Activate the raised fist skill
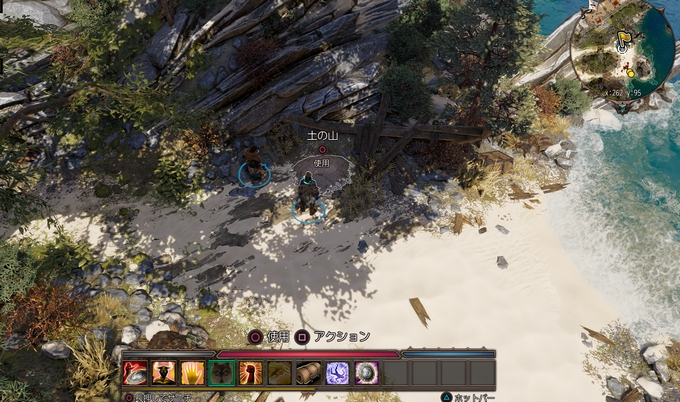680x402 pixels. pos(251,373)
